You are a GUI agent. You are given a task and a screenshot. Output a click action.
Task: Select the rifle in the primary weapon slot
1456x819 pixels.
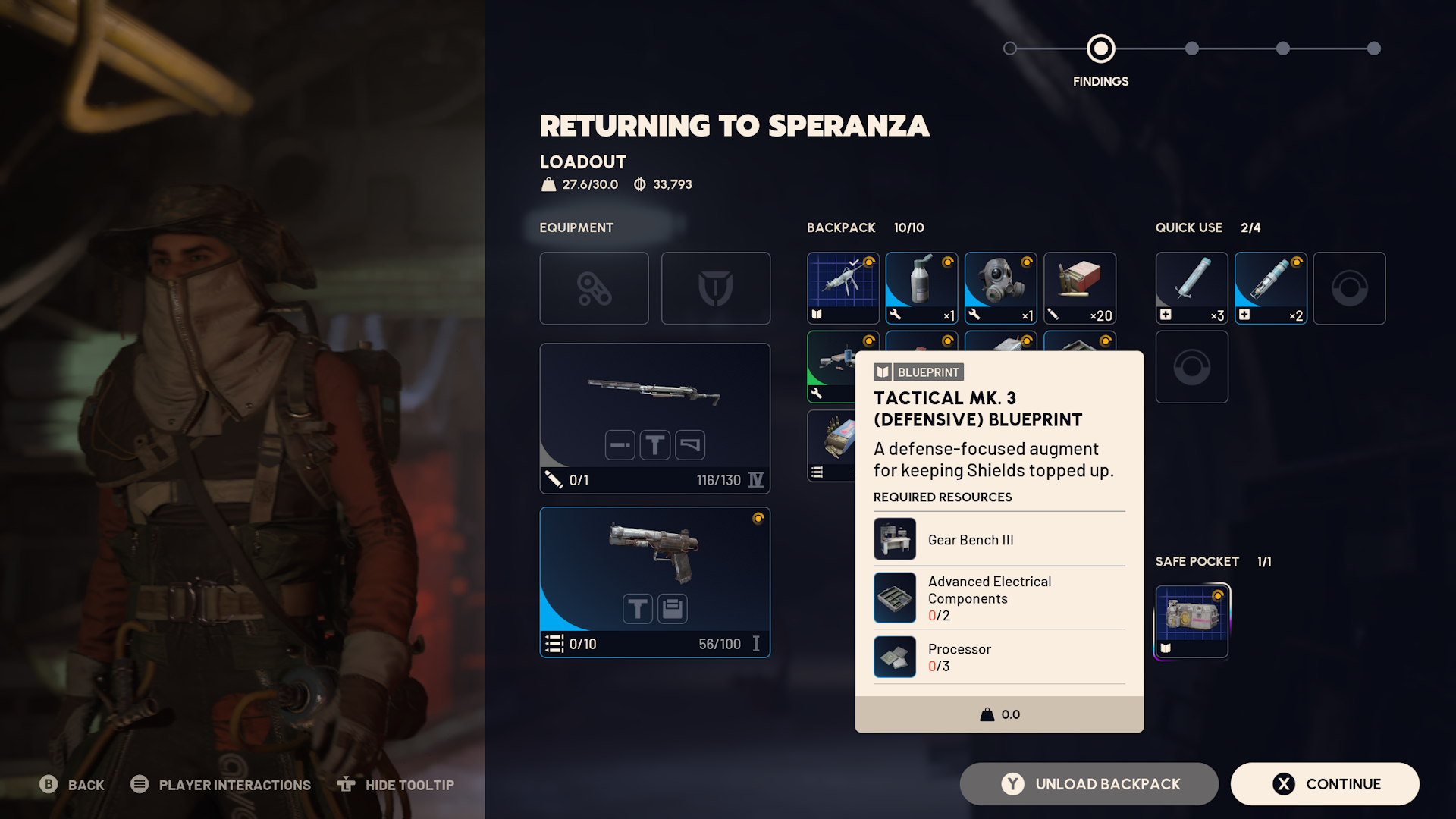tap(654, 418)
